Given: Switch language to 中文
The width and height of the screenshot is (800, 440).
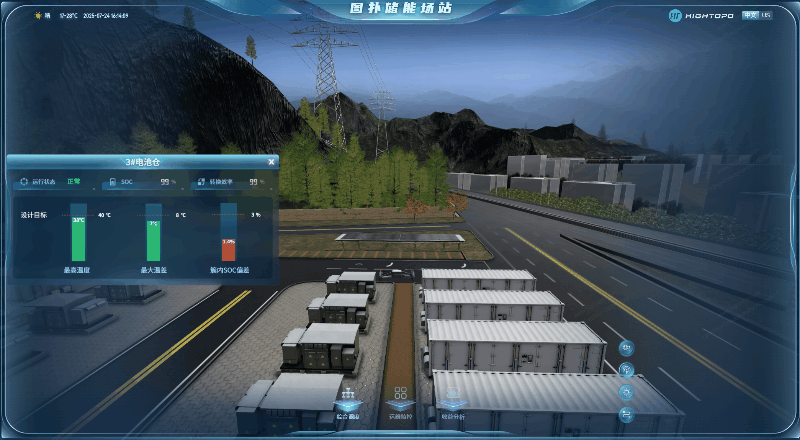Looking at the screenshot, I should (750, 15).
